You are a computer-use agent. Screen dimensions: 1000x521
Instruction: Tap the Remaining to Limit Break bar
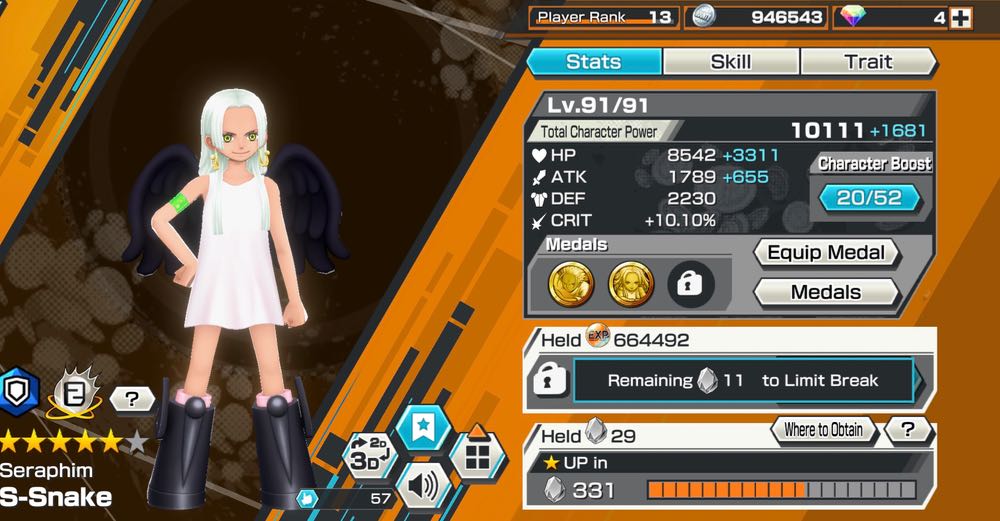point(743,381)
